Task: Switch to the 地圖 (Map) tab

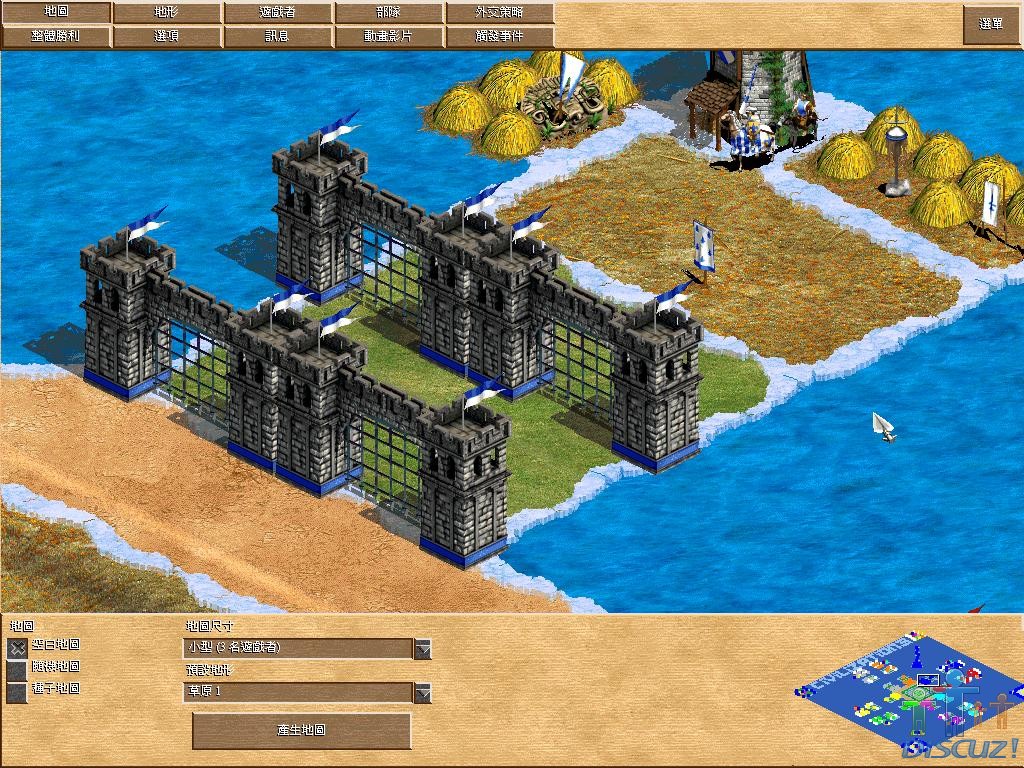Action: [x=56, y=12]
